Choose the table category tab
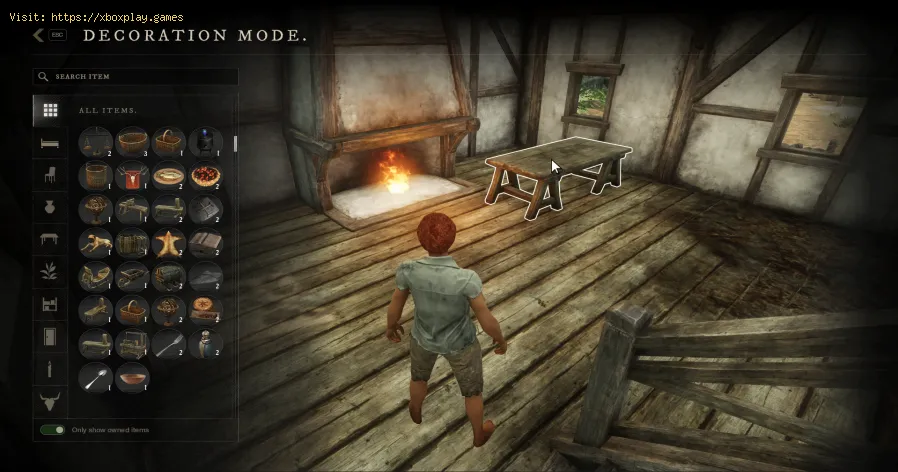 pos(49,239)
